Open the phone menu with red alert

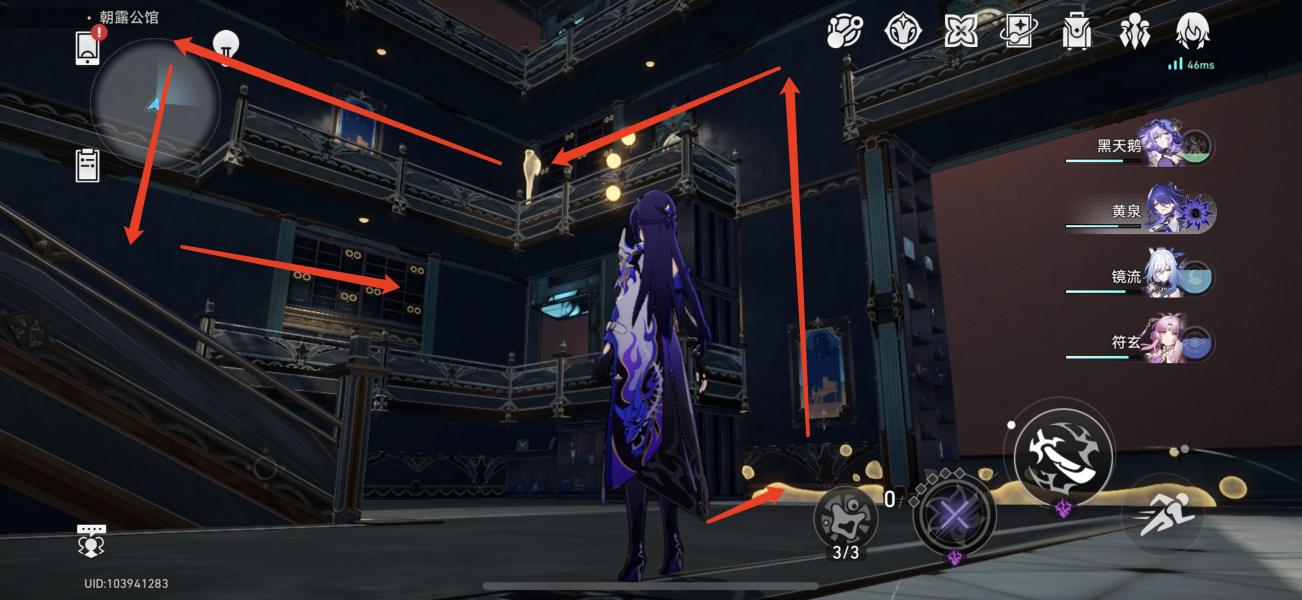(x=88, y=47)
